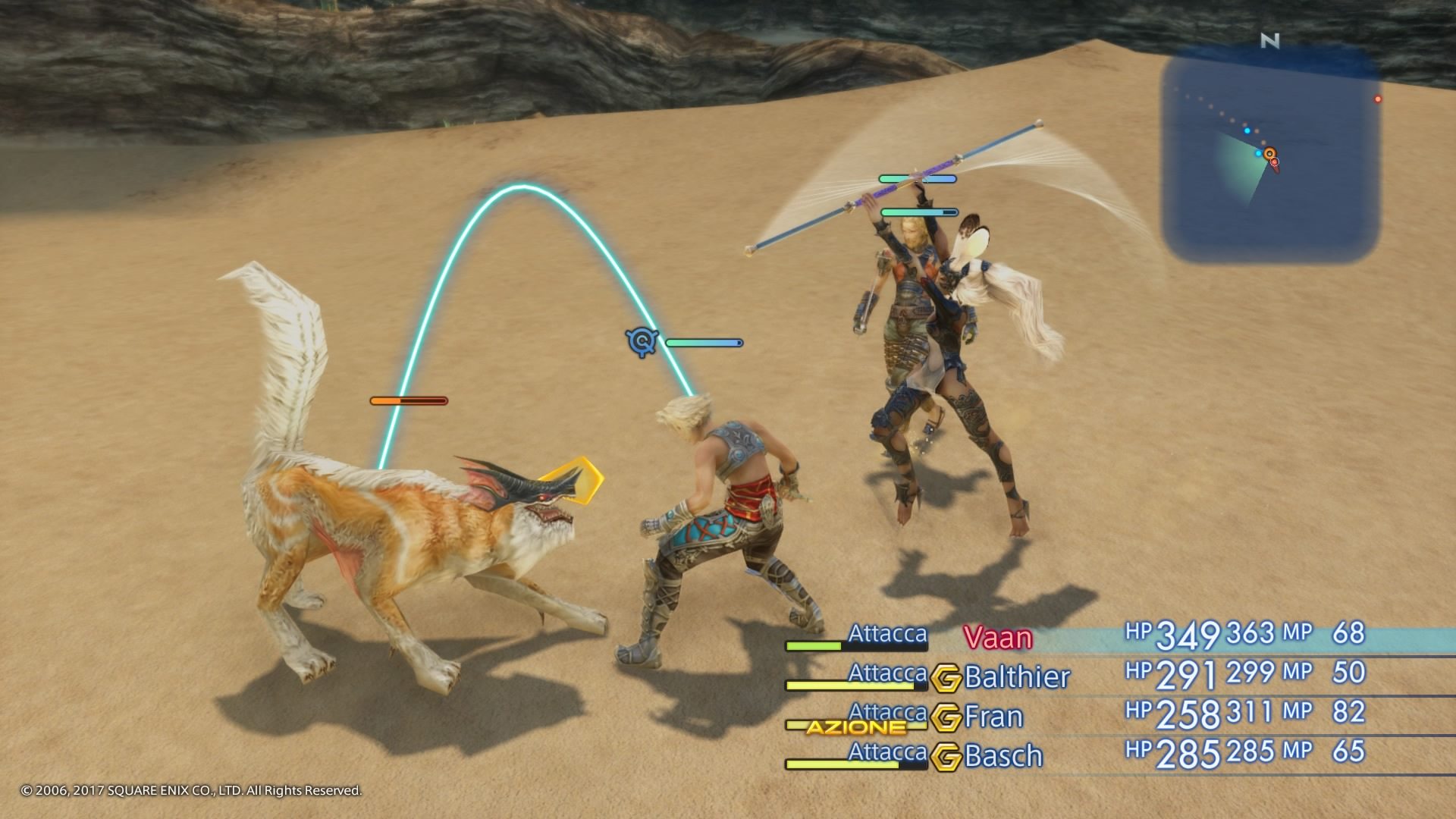Select Vaan in the party list
1456x819 pixels.
[998, 638]
